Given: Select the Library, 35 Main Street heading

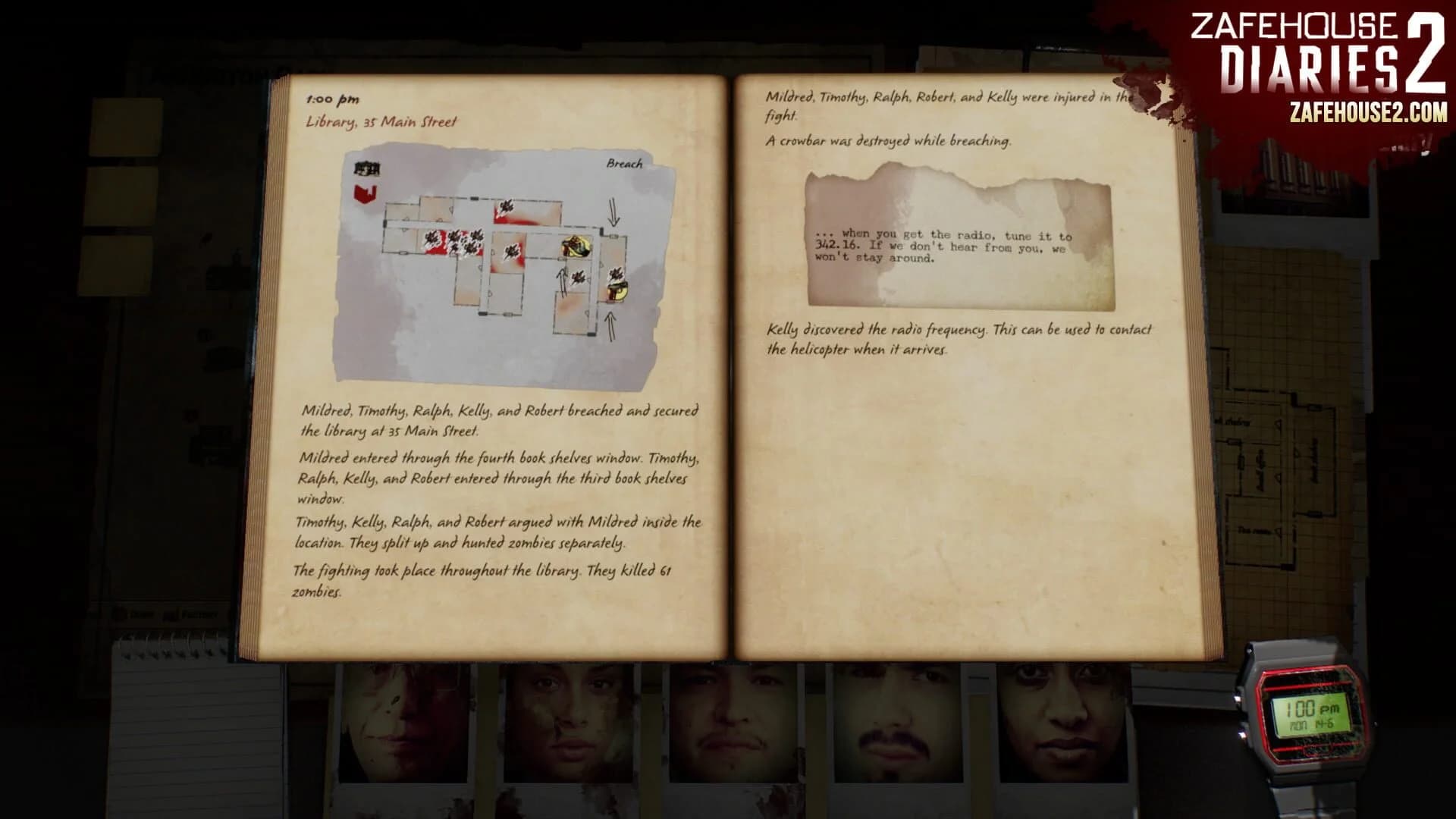Looking at the screenshot, I should (383, 119).
